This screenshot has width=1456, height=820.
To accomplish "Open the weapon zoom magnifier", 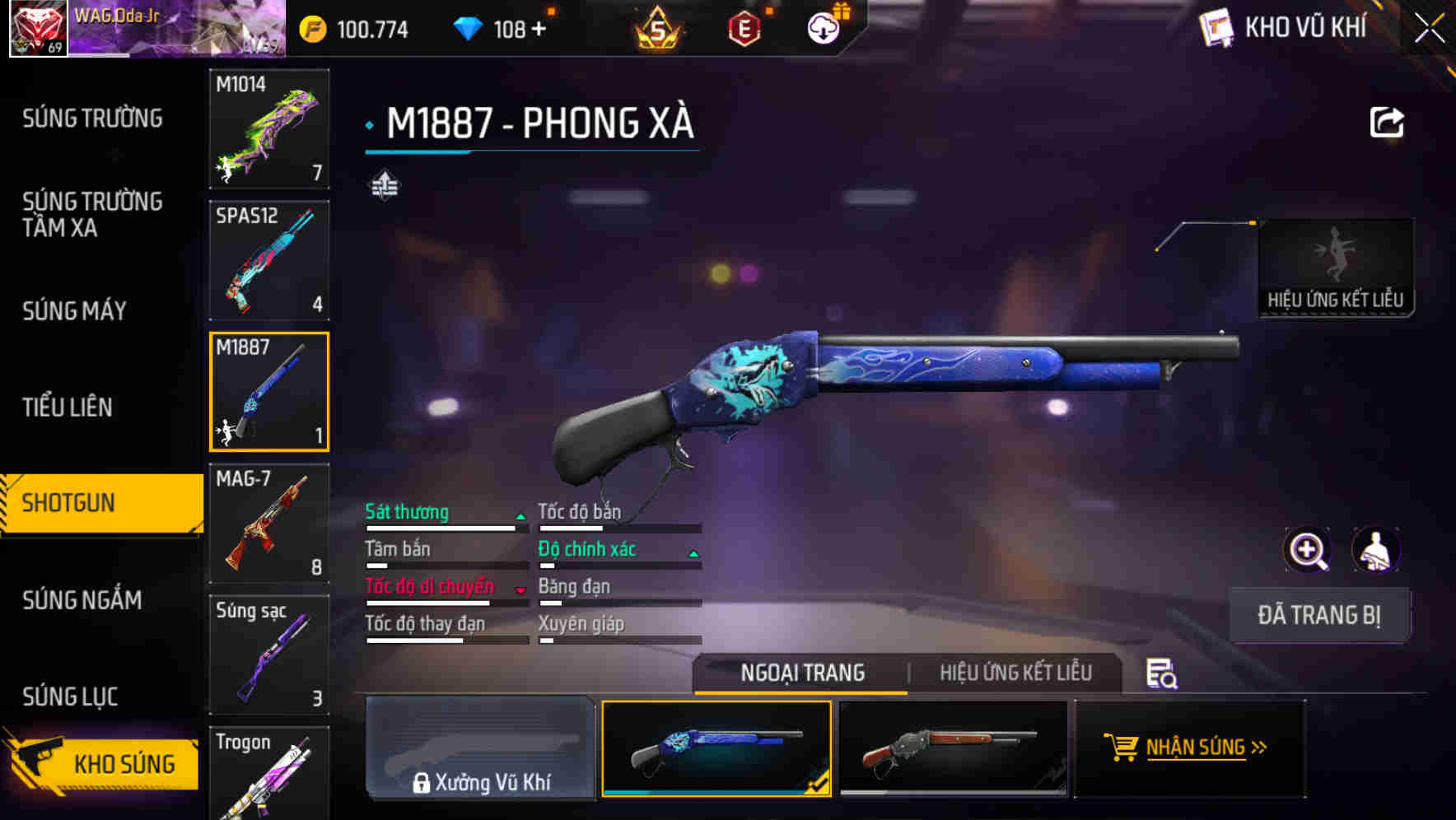I will pos(1305,550).
